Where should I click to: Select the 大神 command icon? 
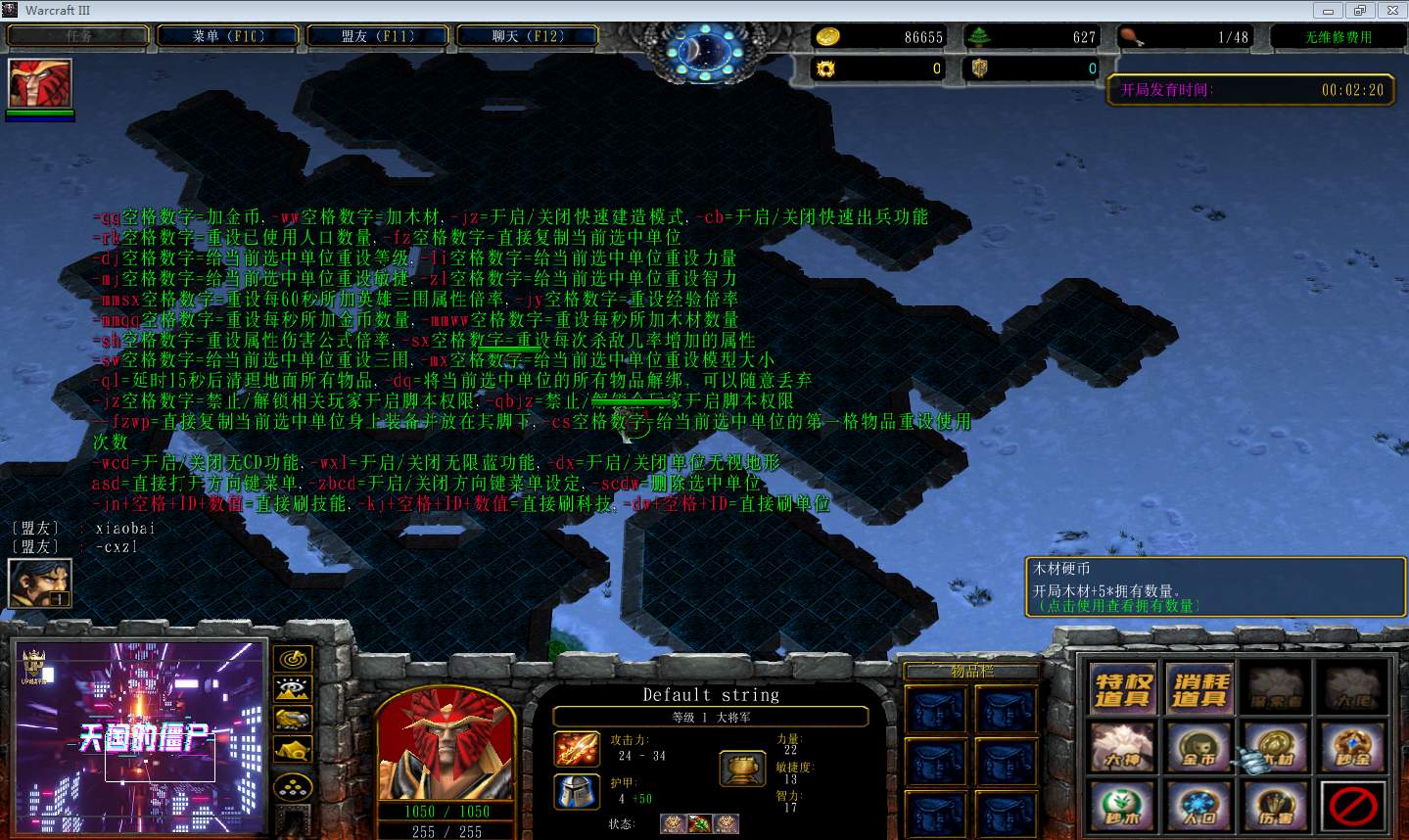(x=1122, y=748)
